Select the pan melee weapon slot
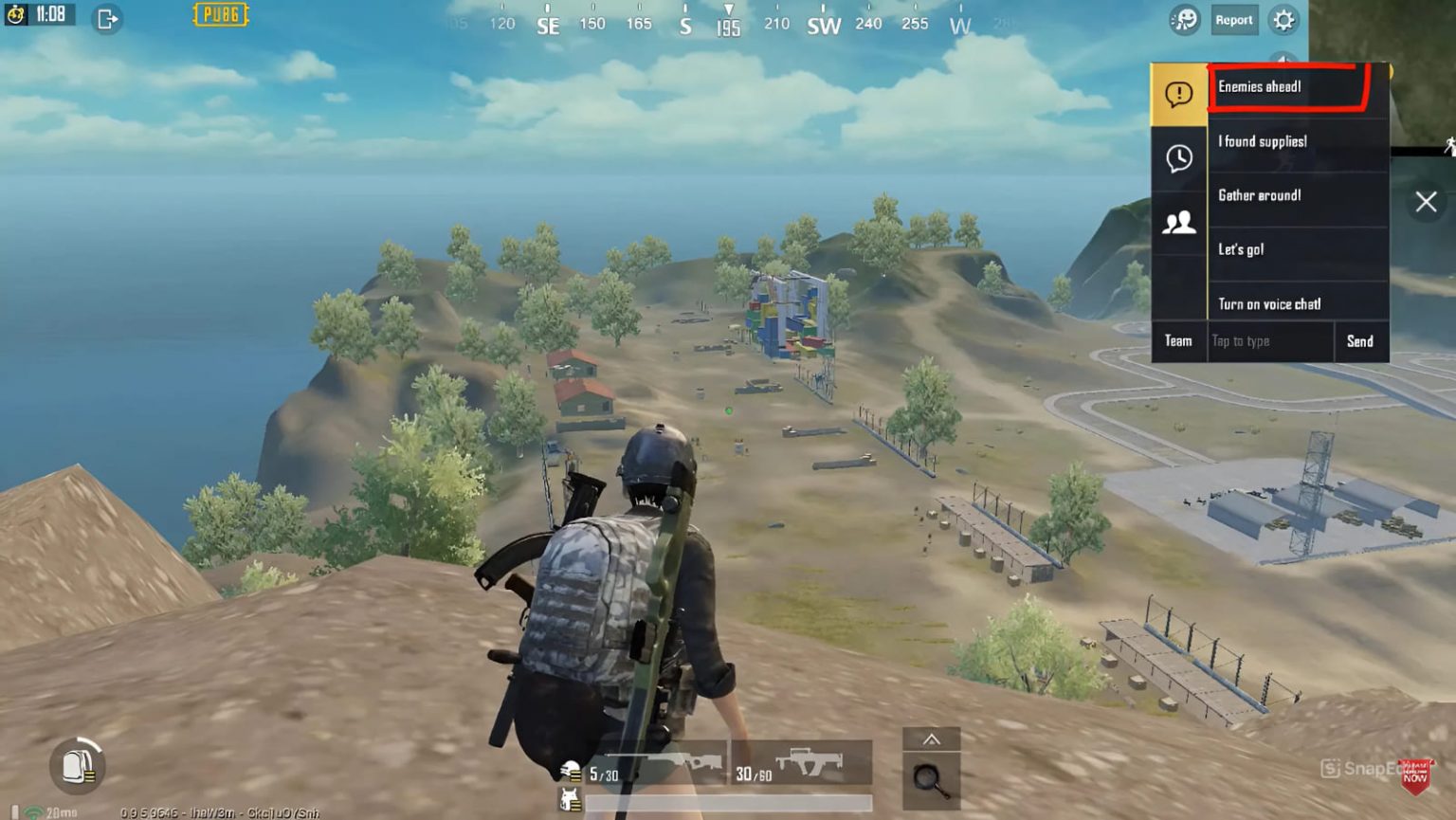Image resolution: width=1456 pixels, height=820 pixels. tap(932, 780)
